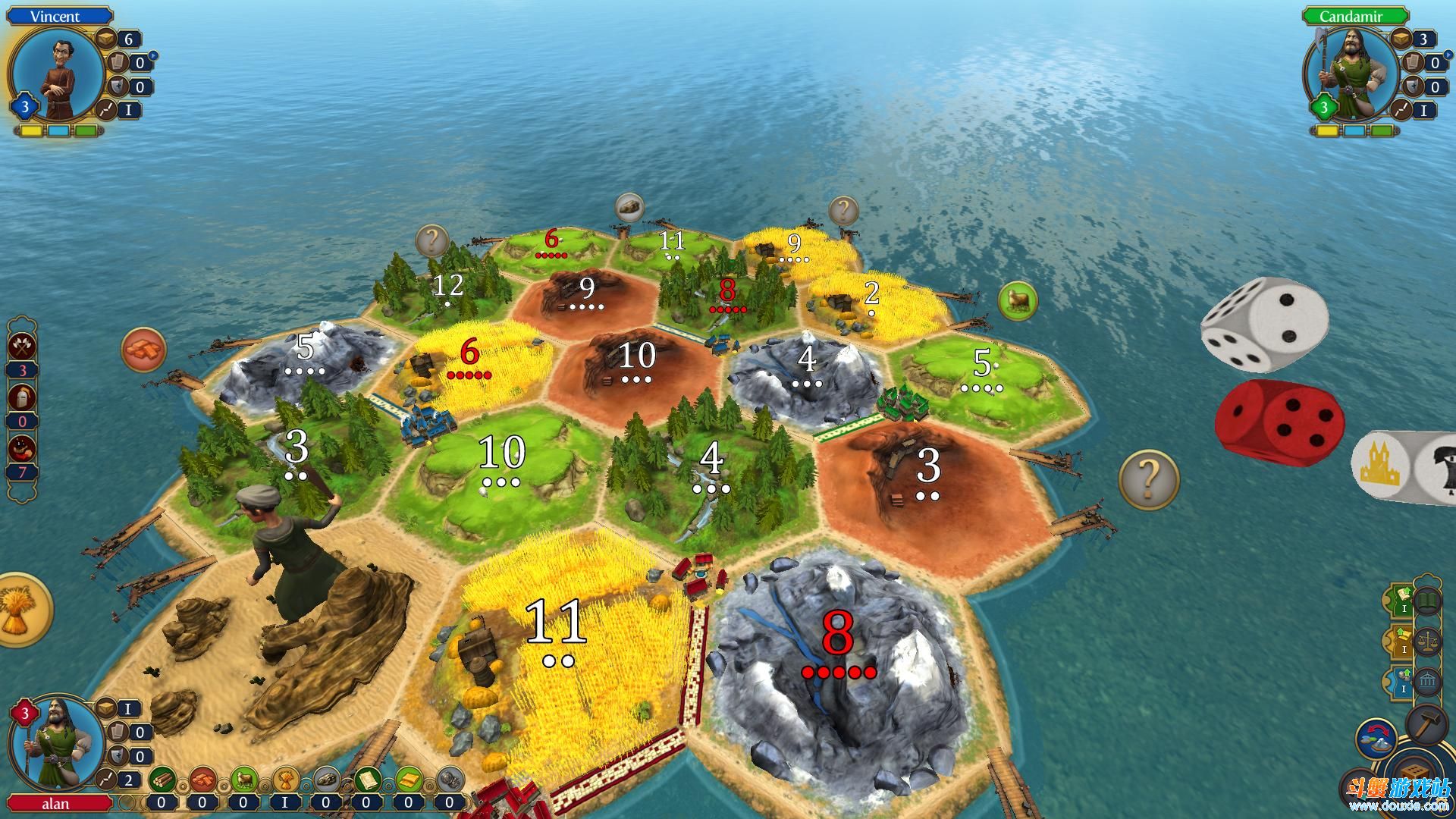Click Candamir's player portrait
Image resolution: width=1456 pixels, height=819 pixels.
pos(1349,74)
